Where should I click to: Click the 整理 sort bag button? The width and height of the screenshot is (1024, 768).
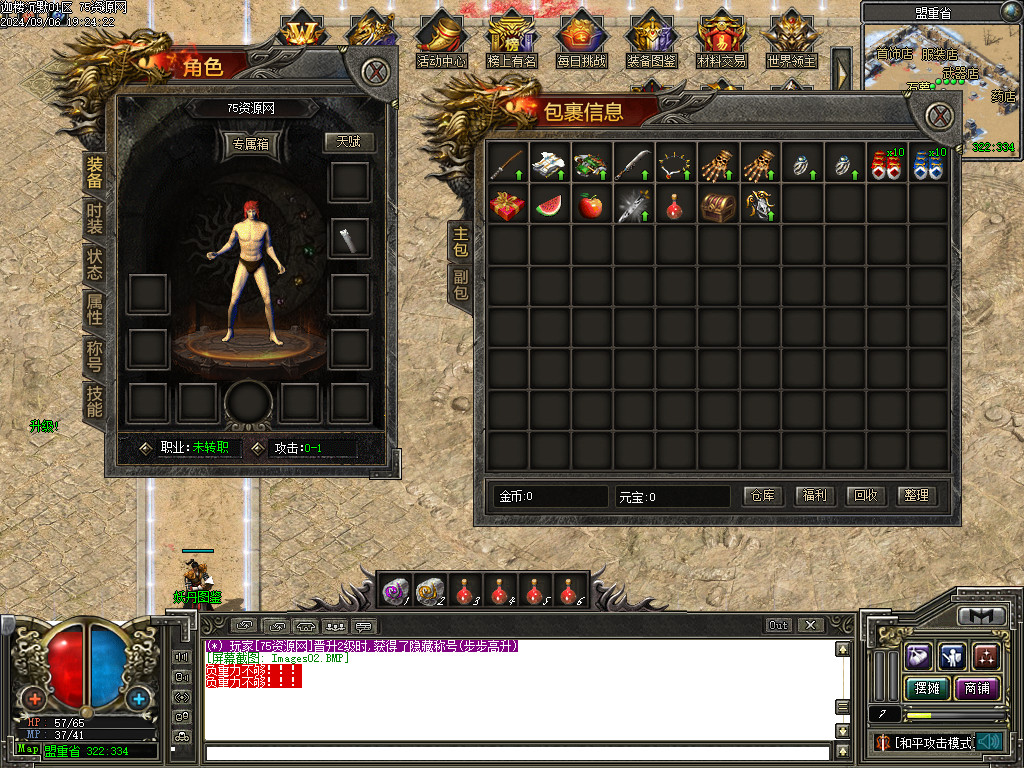point(916,495)
